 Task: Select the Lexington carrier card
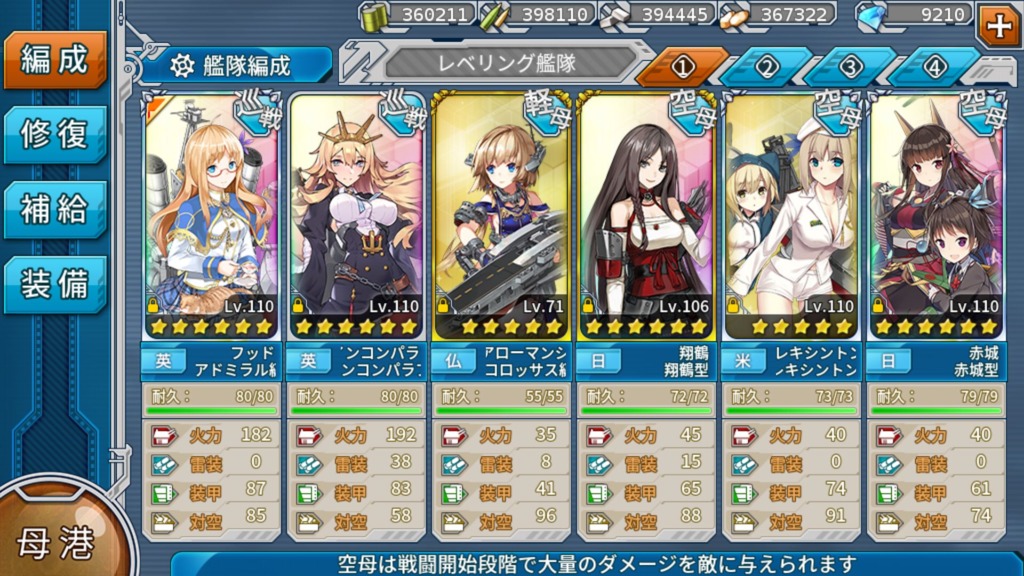tap(792, 215)
